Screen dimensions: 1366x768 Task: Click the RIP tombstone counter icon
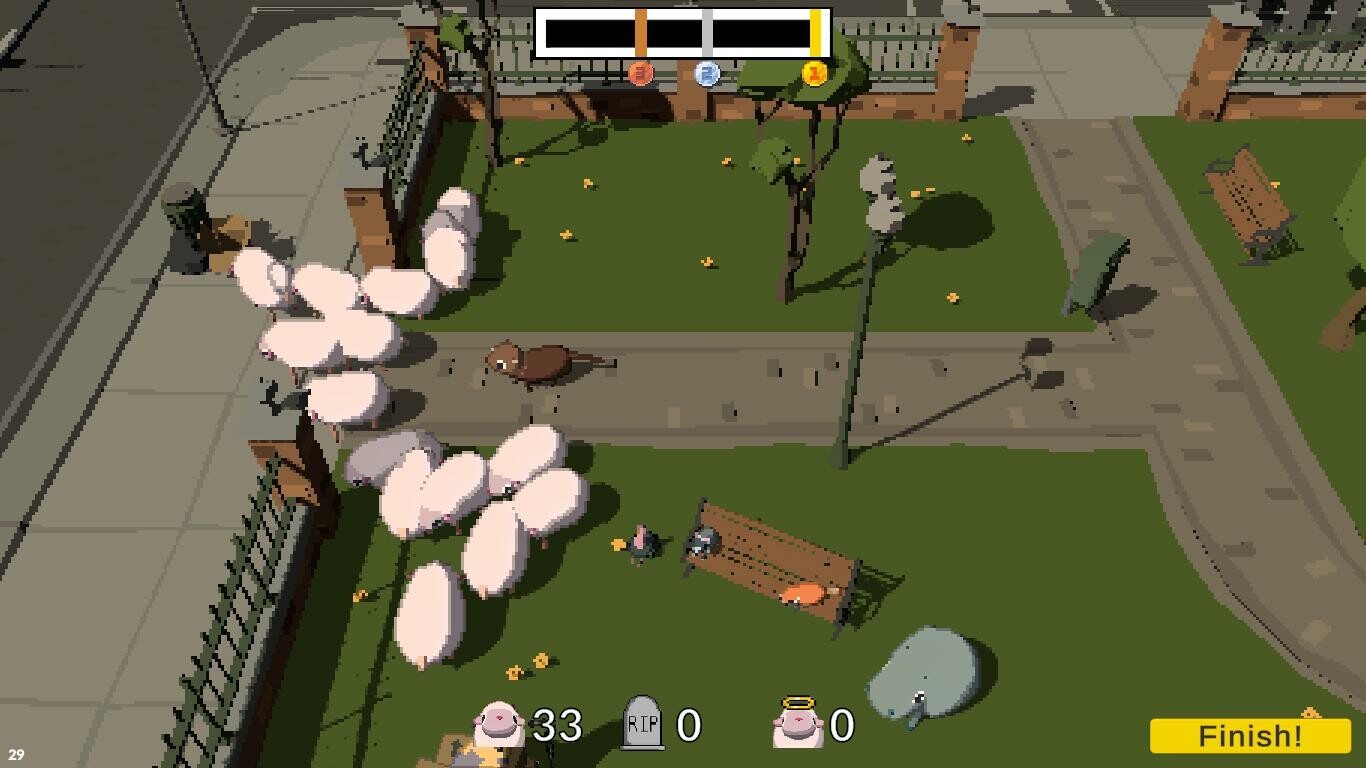click(x=640, y=723)
